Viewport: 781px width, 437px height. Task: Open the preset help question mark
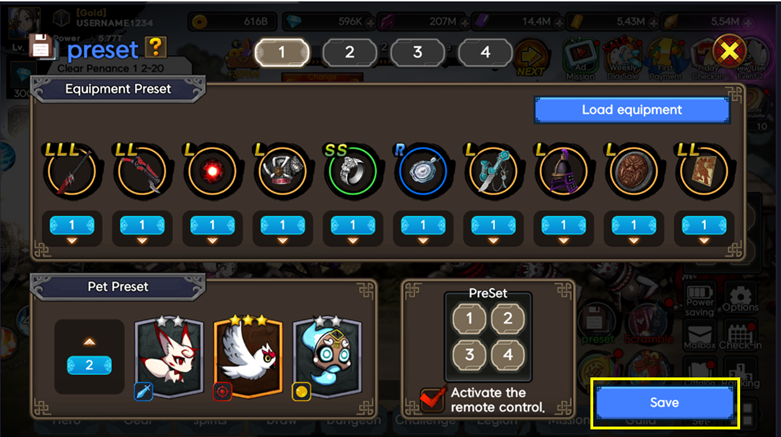pos(155,46)
